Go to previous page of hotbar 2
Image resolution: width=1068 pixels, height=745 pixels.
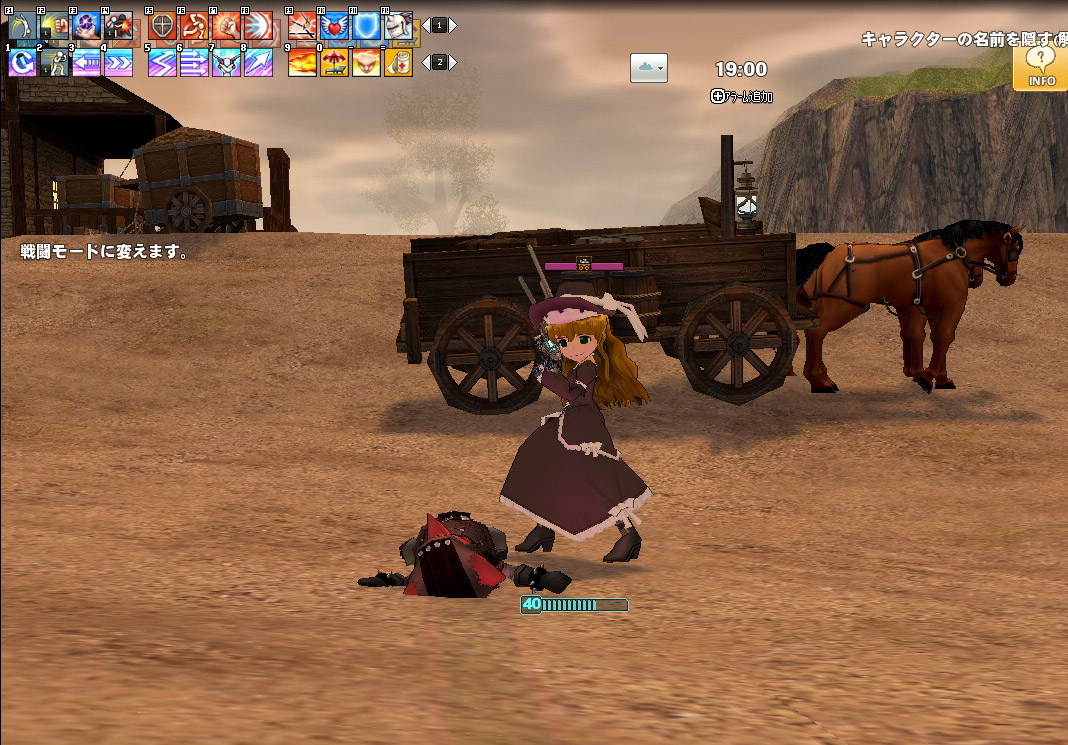[x=426, y=63]
